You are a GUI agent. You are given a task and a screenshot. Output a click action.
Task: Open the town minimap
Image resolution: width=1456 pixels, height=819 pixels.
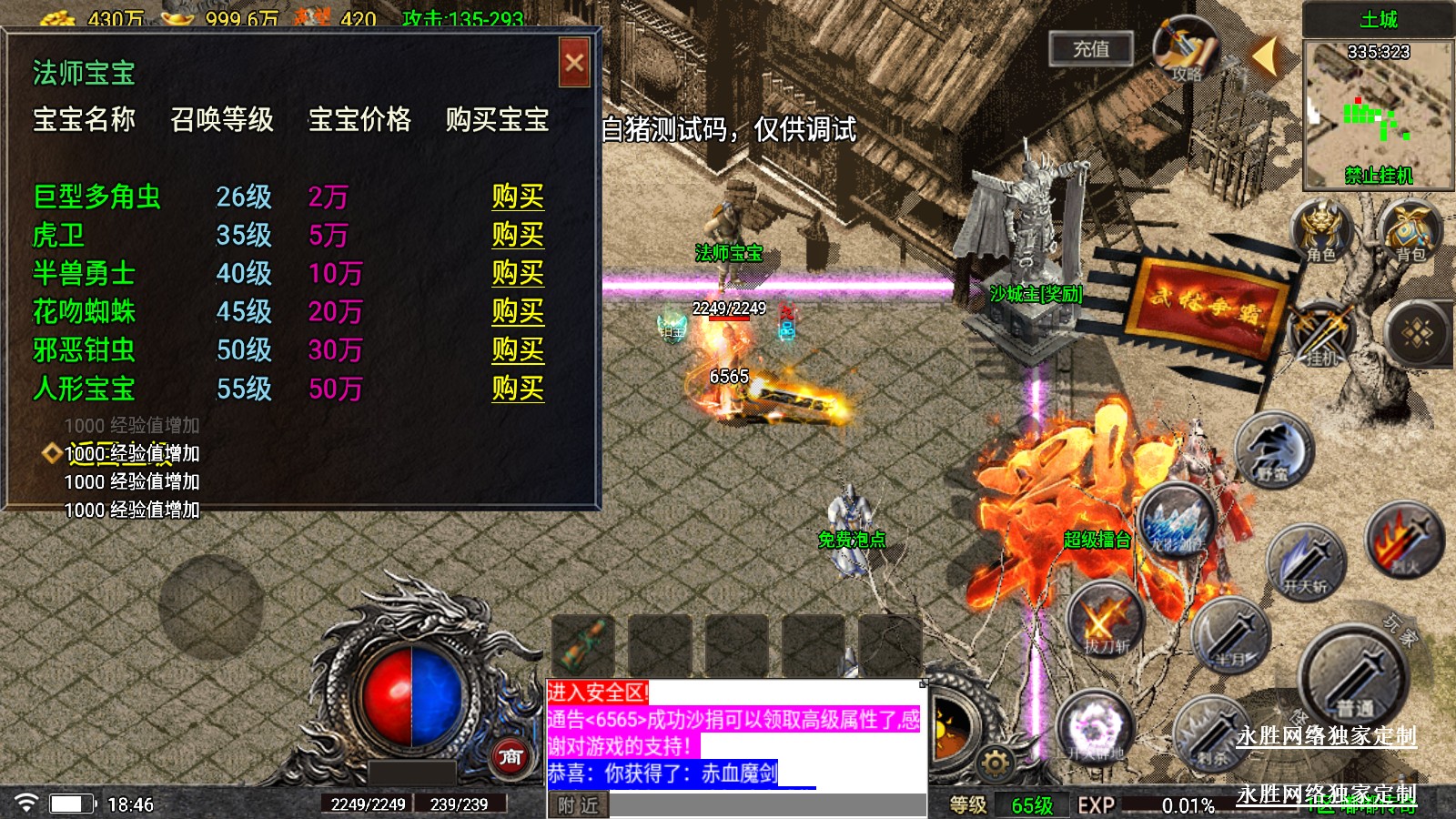[x=1378, y=111]
